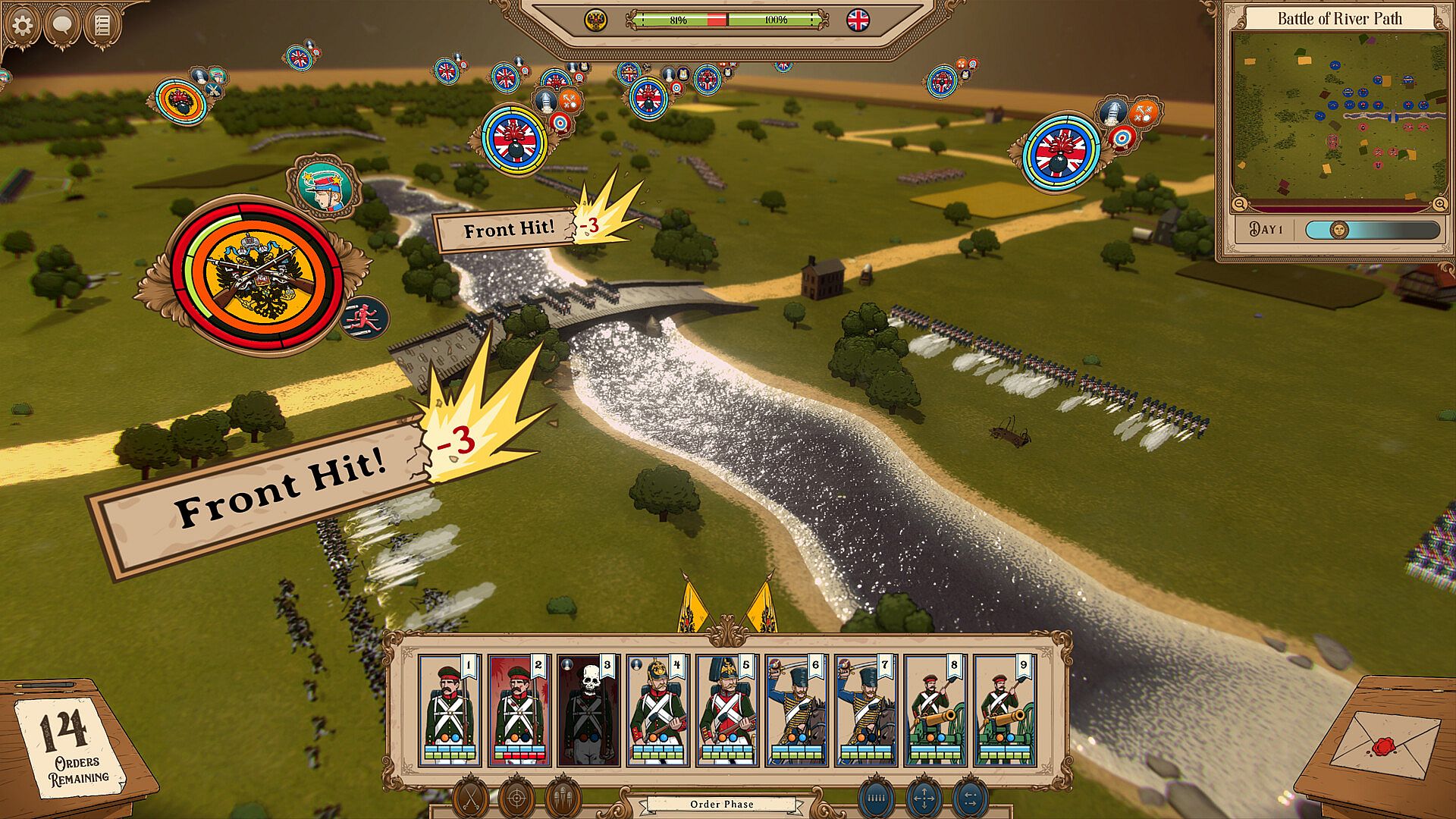
Task: Open the speech bubble chat button
Action: point(62,25)
